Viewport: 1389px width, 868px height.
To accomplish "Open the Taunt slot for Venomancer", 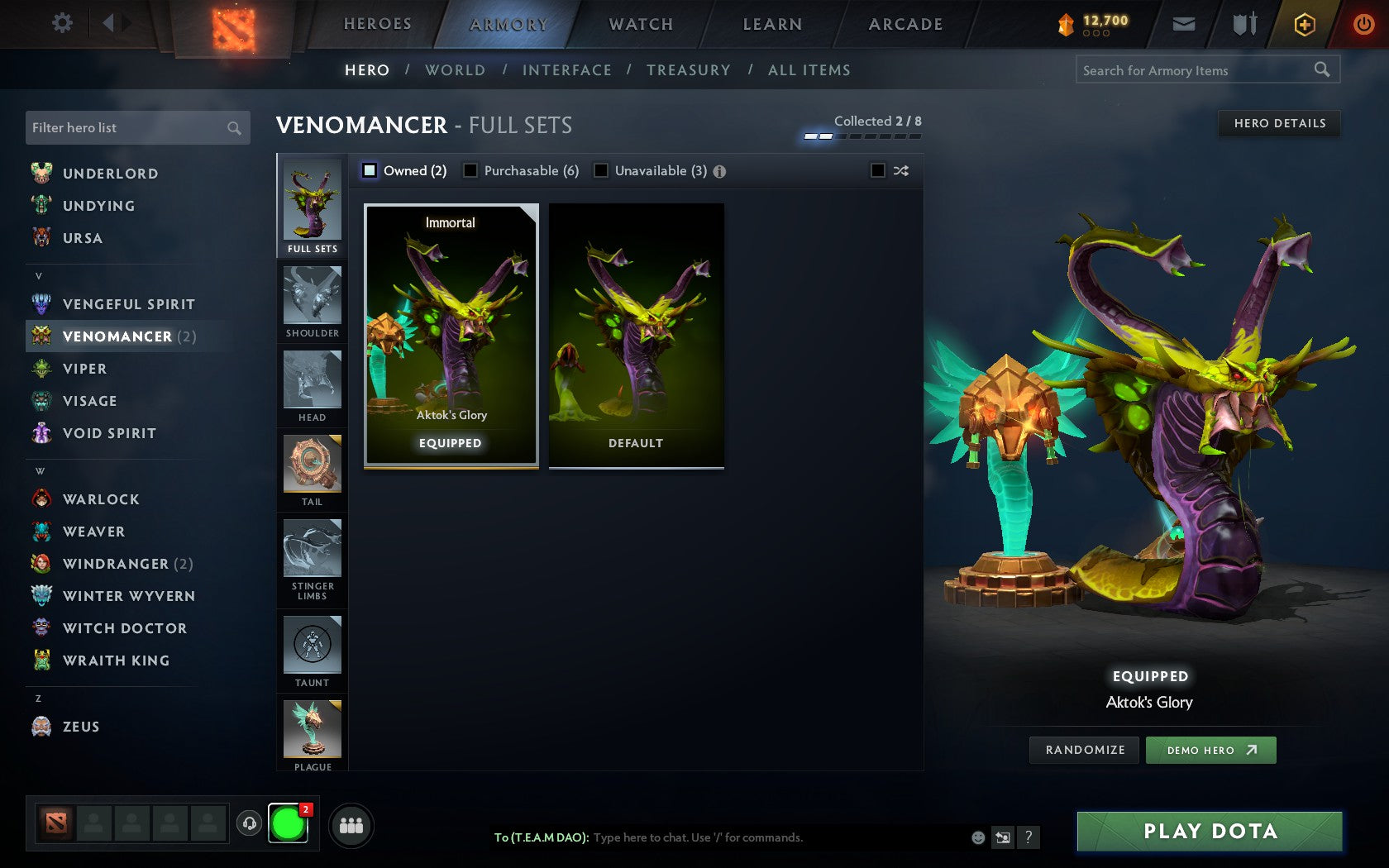I will [x=312, y=651].
